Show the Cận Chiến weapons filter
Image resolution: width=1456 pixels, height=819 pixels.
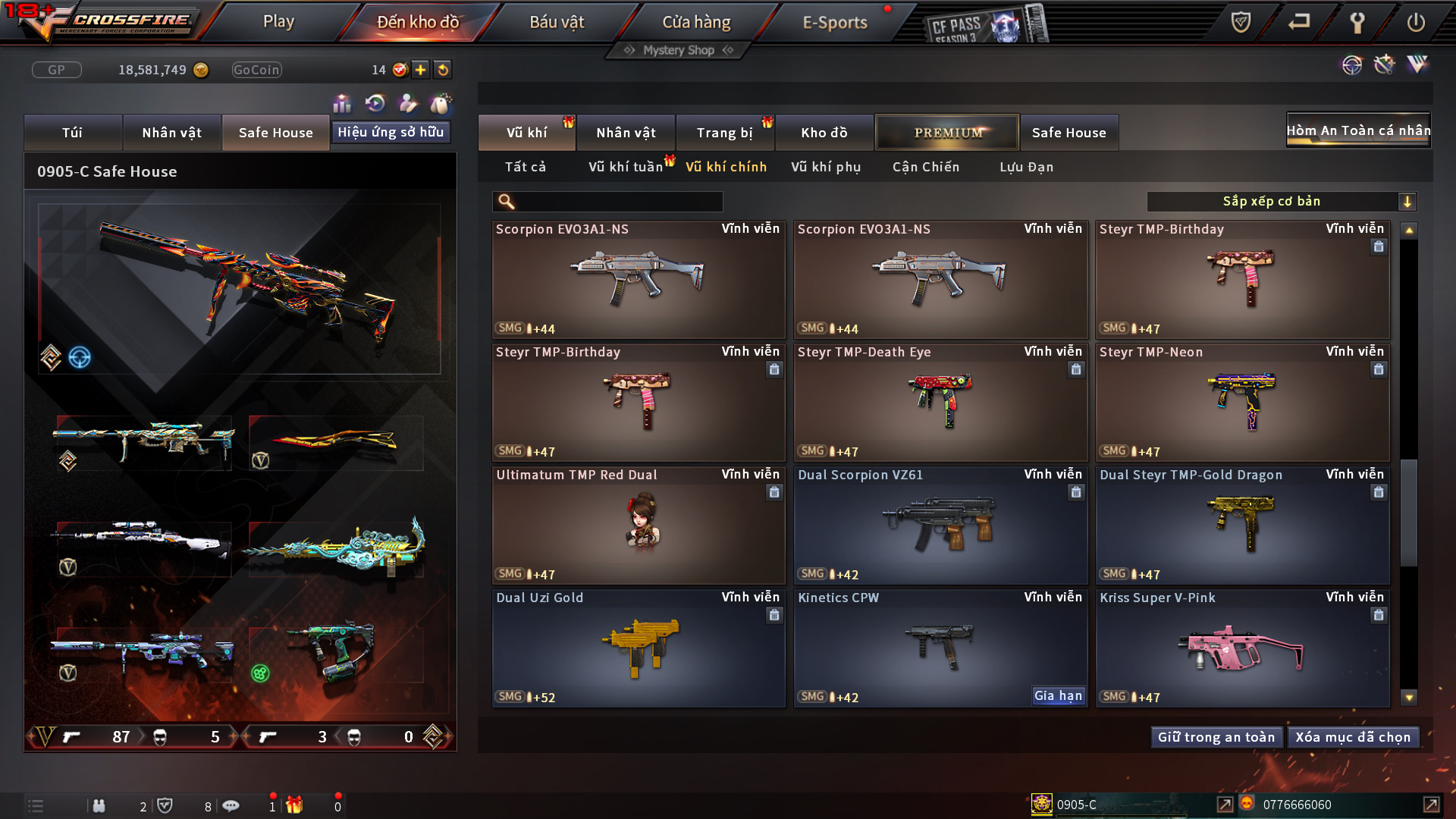(x=926, y=167)
